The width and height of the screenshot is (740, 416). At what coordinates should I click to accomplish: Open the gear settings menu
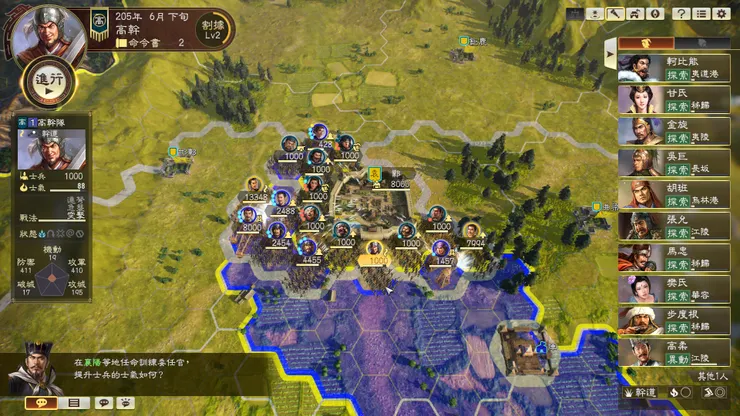click(721, 14)
